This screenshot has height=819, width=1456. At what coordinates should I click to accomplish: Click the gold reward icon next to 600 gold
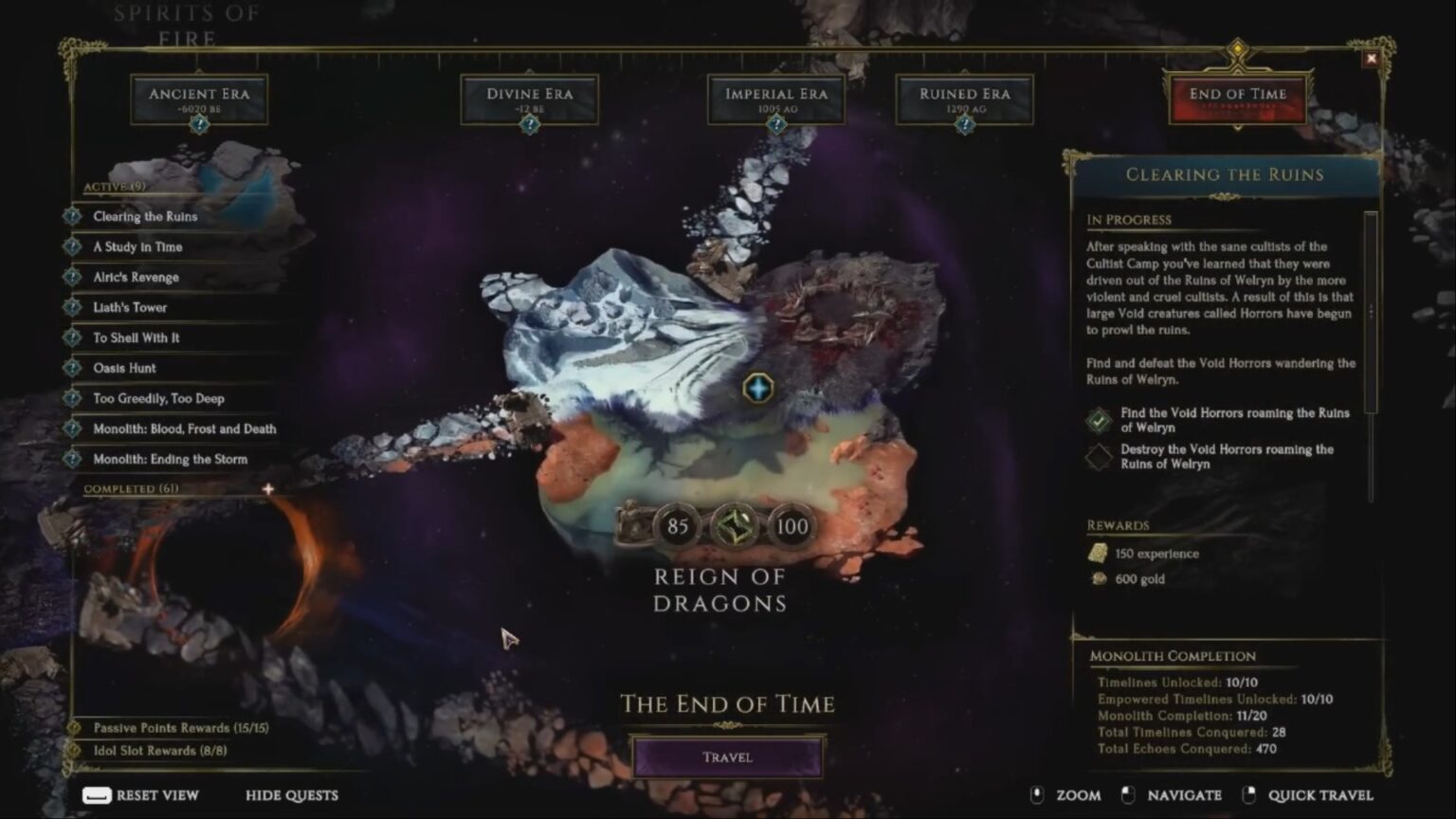[x=1098, y=578]
